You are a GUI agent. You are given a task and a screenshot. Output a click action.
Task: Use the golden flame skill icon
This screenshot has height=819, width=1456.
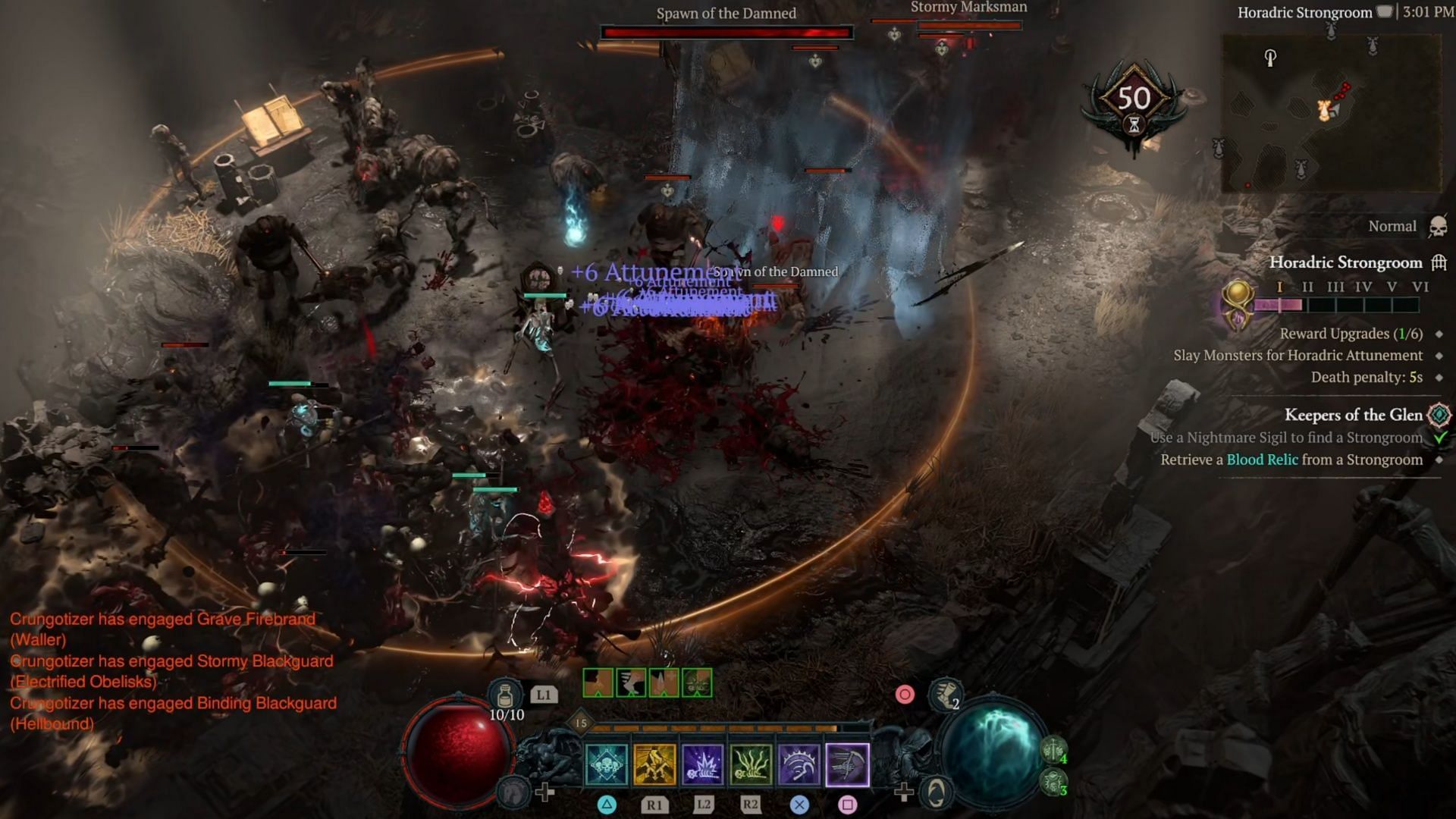[654, 764]
